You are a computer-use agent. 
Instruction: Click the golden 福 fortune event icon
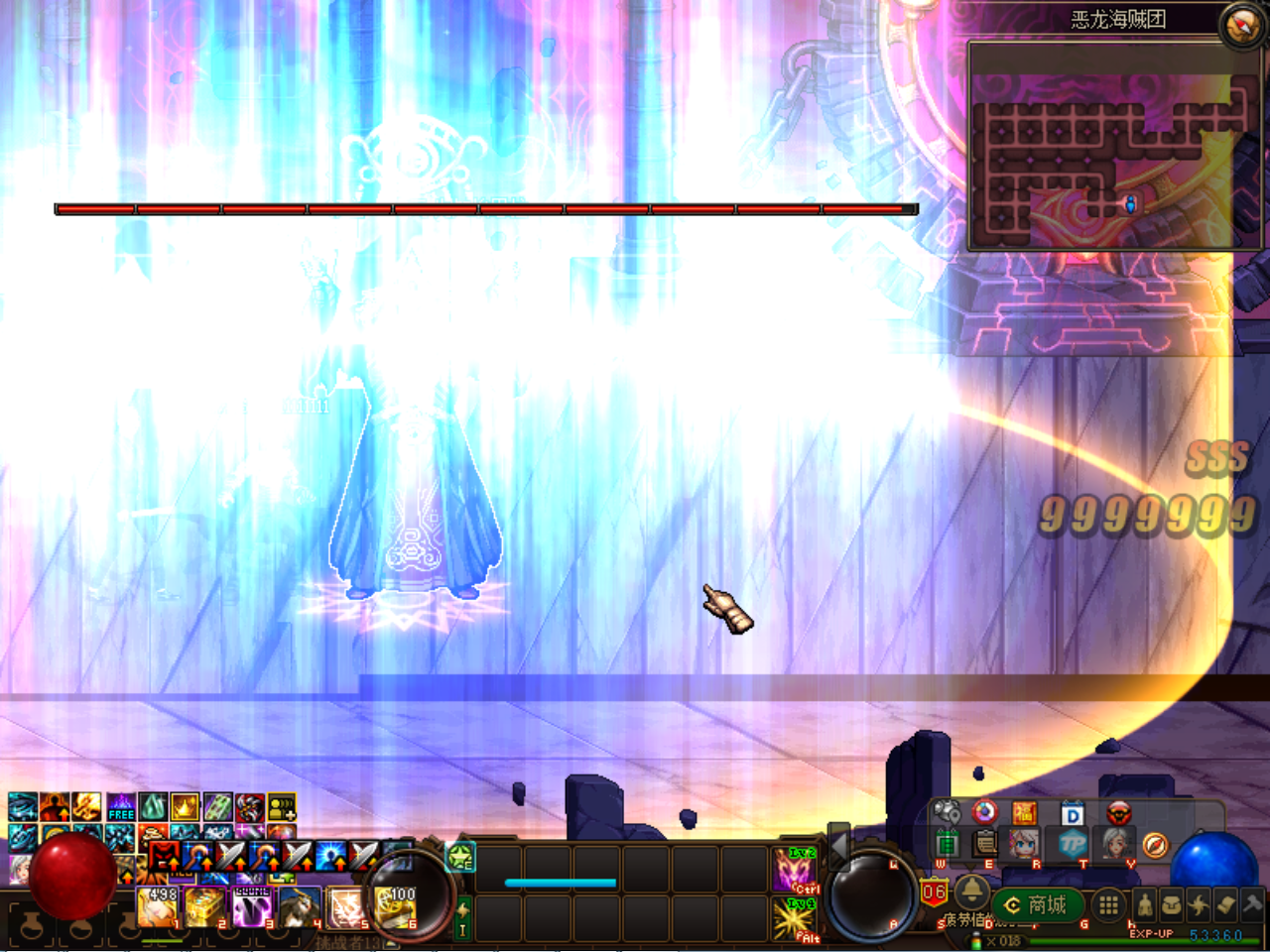pyautogui.click(x=1024, y=811)
